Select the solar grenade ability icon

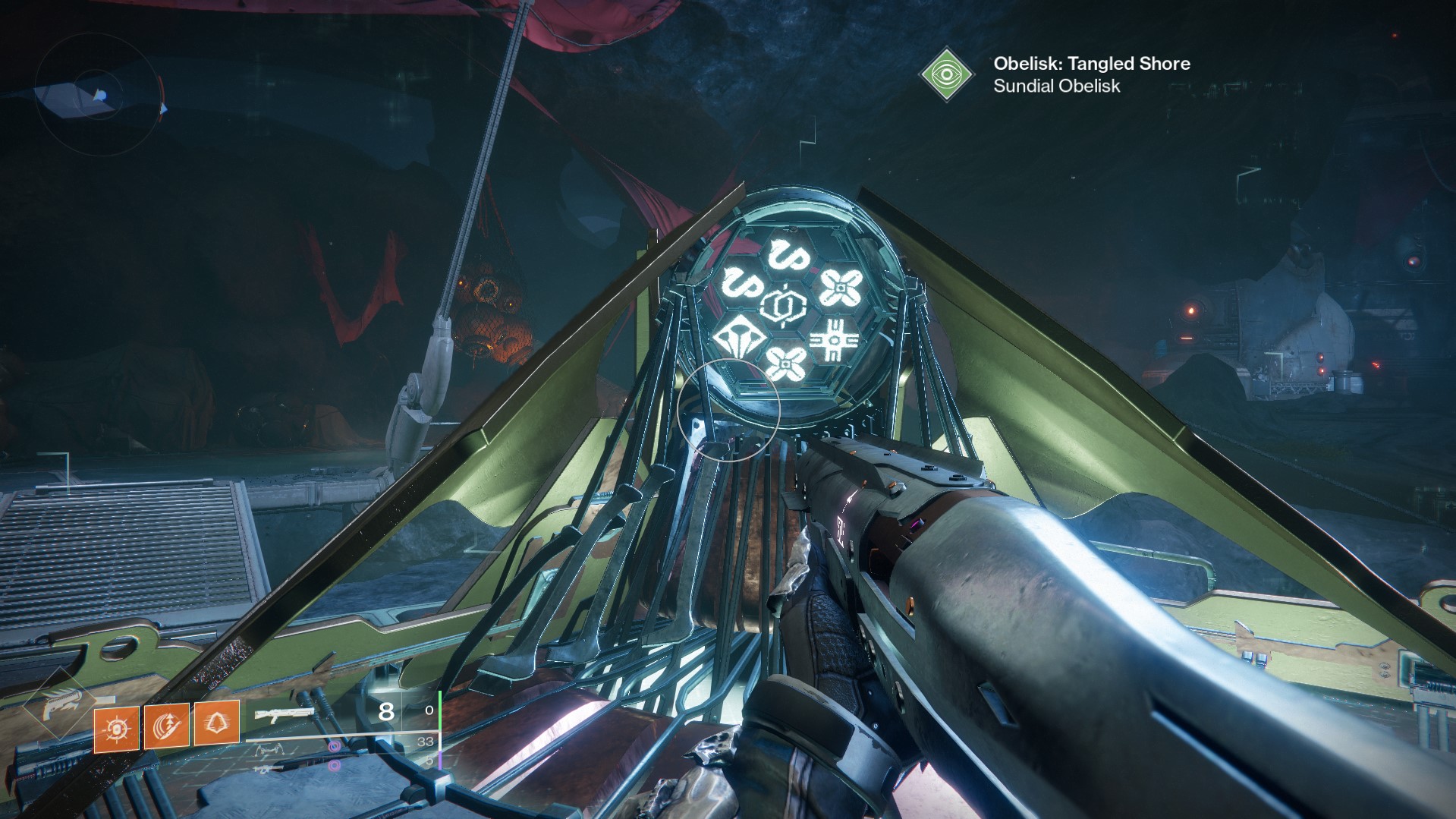tap(116, 726)
